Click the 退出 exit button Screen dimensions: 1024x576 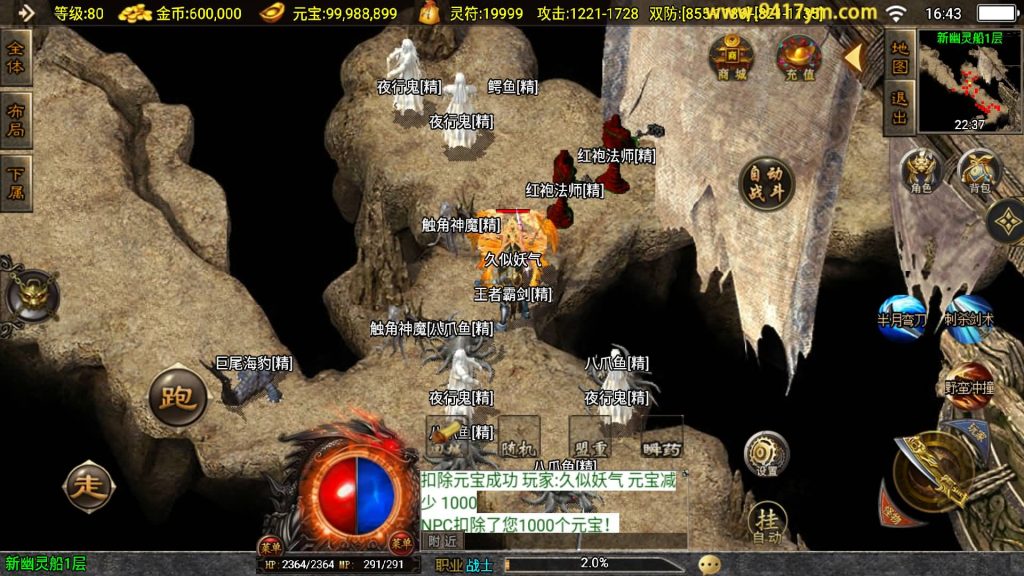(900, 108)
